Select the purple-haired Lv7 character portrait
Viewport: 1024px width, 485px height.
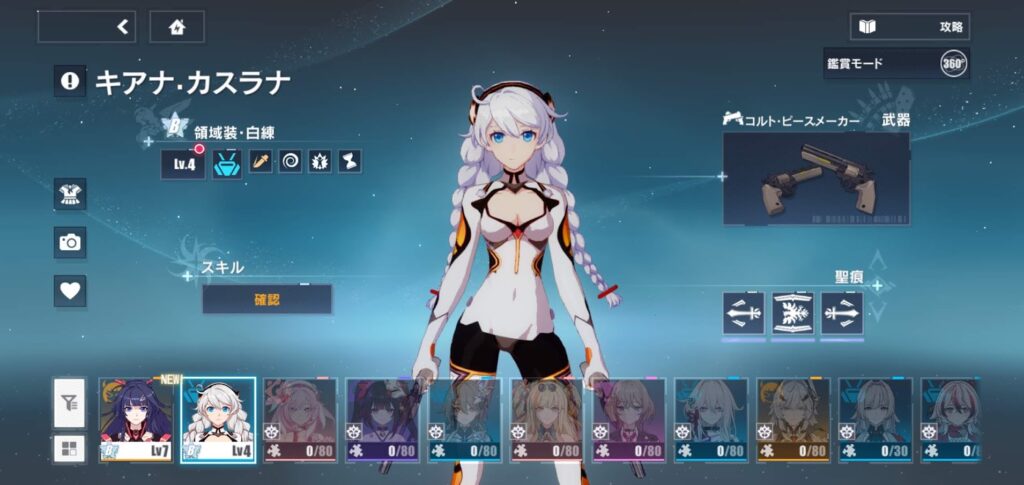pos(135,420)
